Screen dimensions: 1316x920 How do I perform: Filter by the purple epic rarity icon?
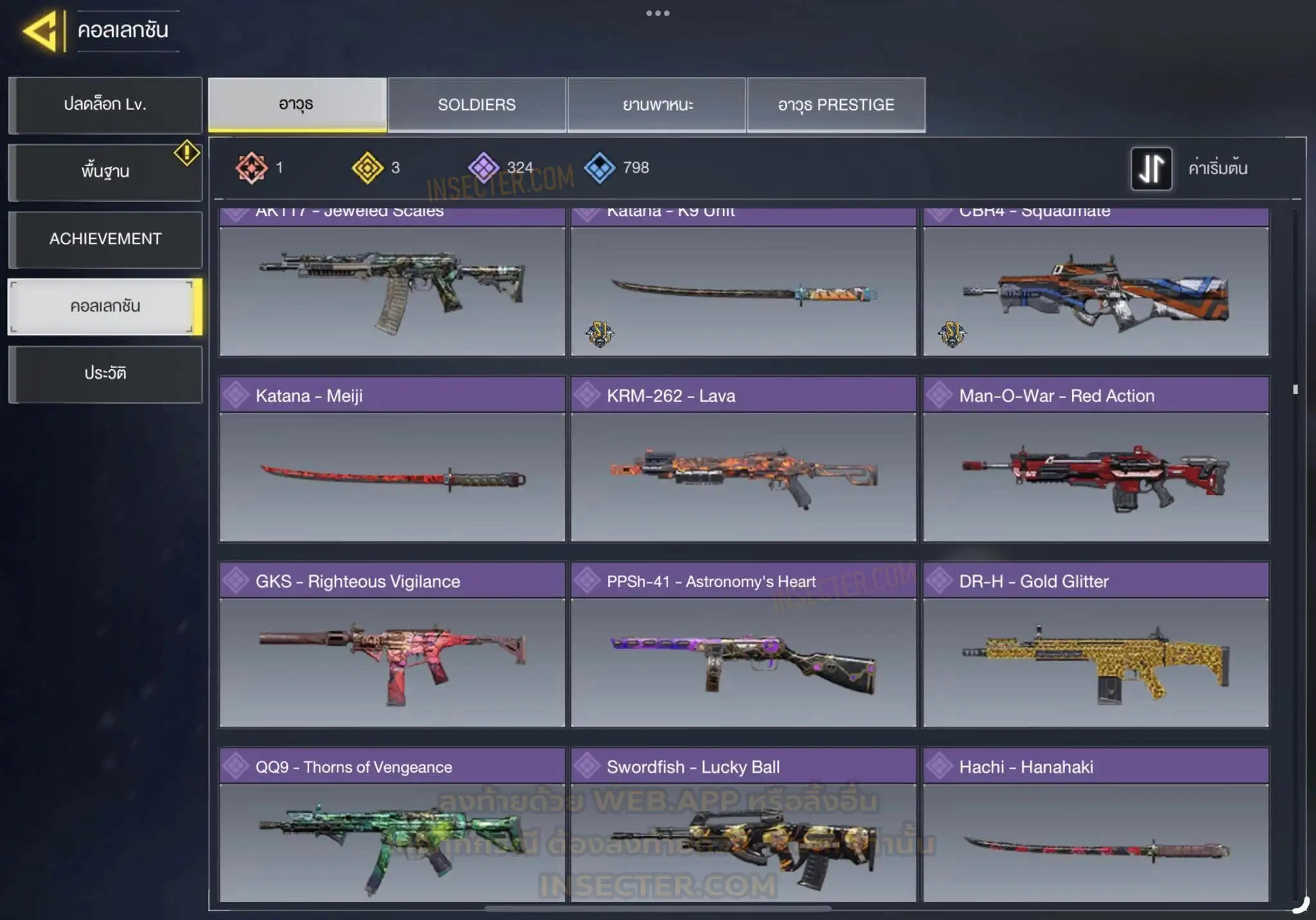pyautogui.click(x=483, y=168)
